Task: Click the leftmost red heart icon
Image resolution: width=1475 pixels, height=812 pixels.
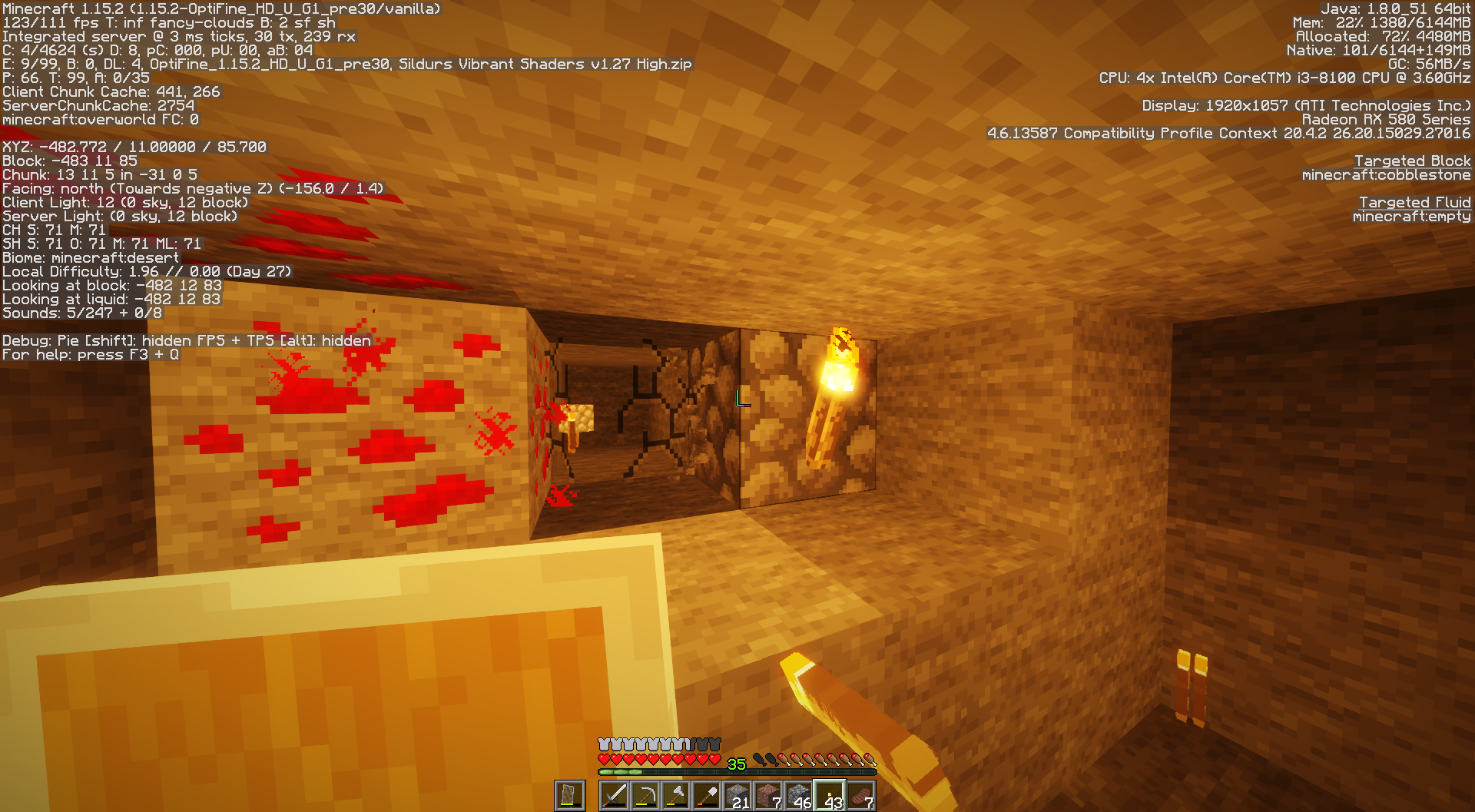Action: [x=604, y=760]
